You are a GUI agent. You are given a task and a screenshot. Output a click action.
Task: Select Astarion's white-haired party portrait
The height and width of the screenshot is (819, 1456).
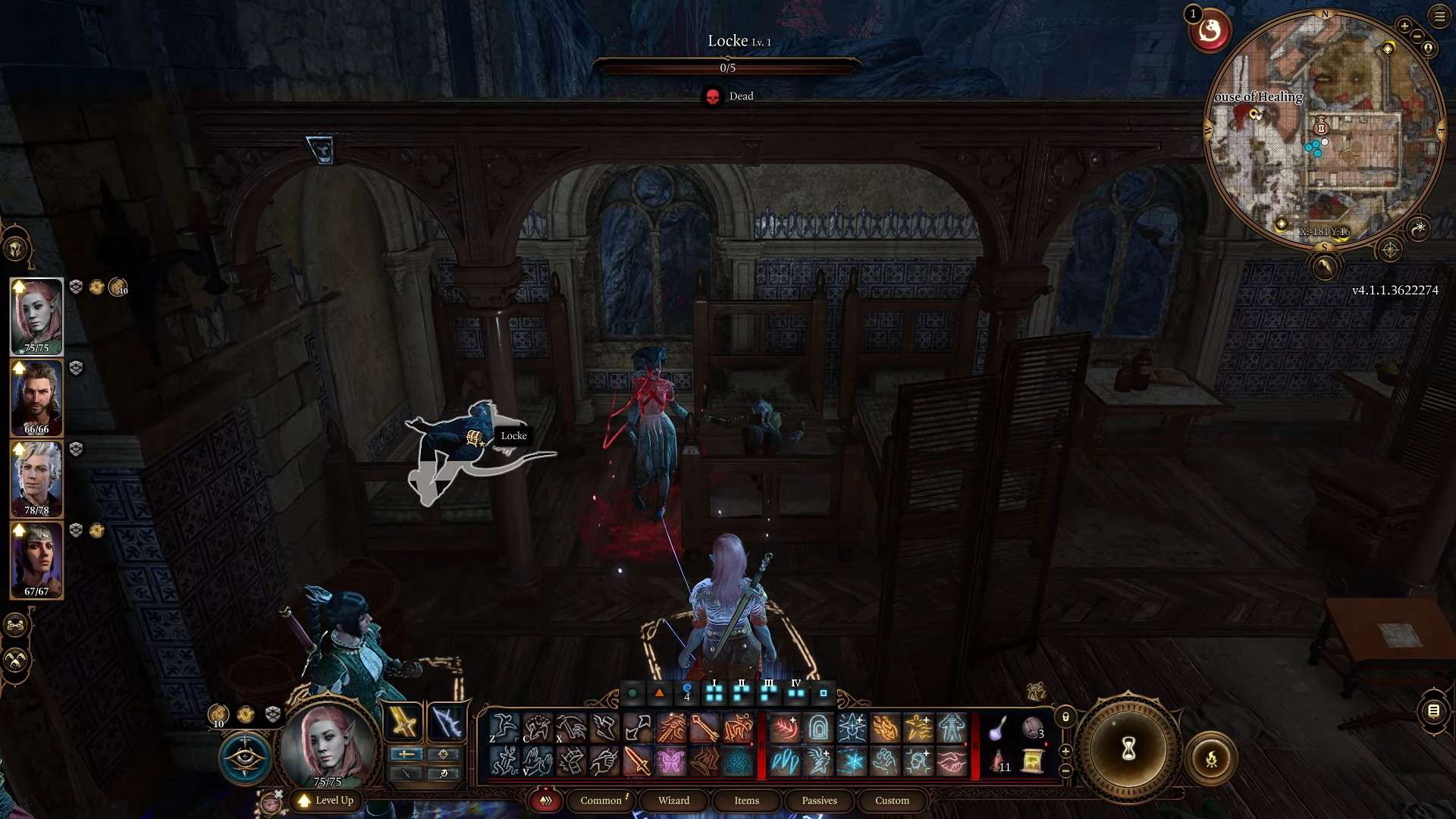click(36, 479)
